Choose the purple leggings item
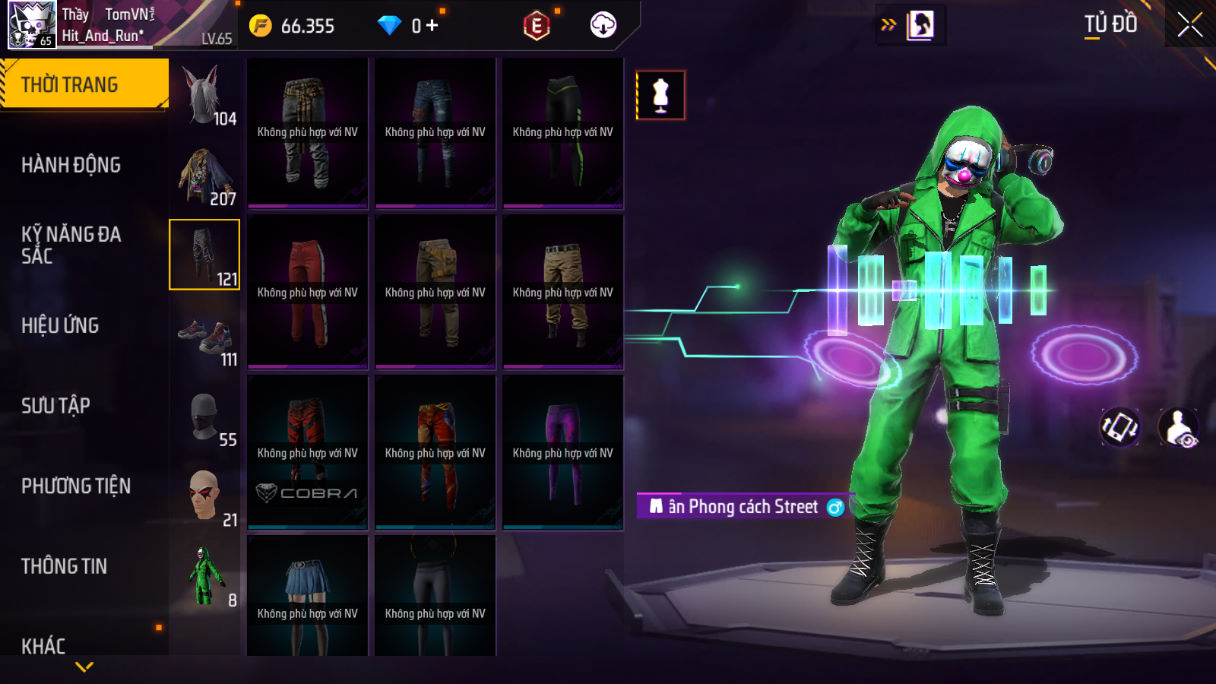Viewport: 1216px width, 684px height. pyautogui.click(x=563, y=451)
